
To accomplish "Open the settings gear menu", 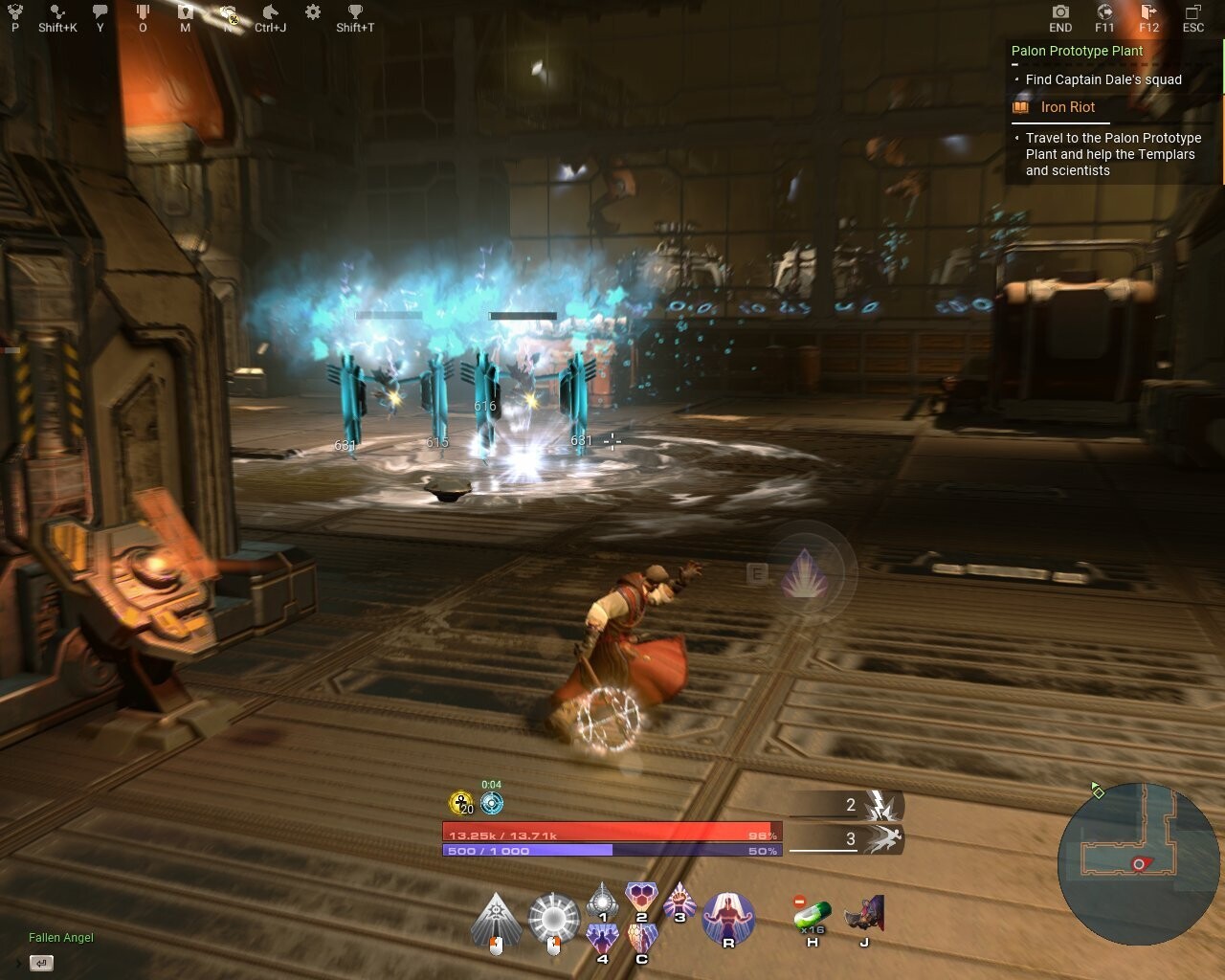I will pyautogui.click(x=312, y=13).
